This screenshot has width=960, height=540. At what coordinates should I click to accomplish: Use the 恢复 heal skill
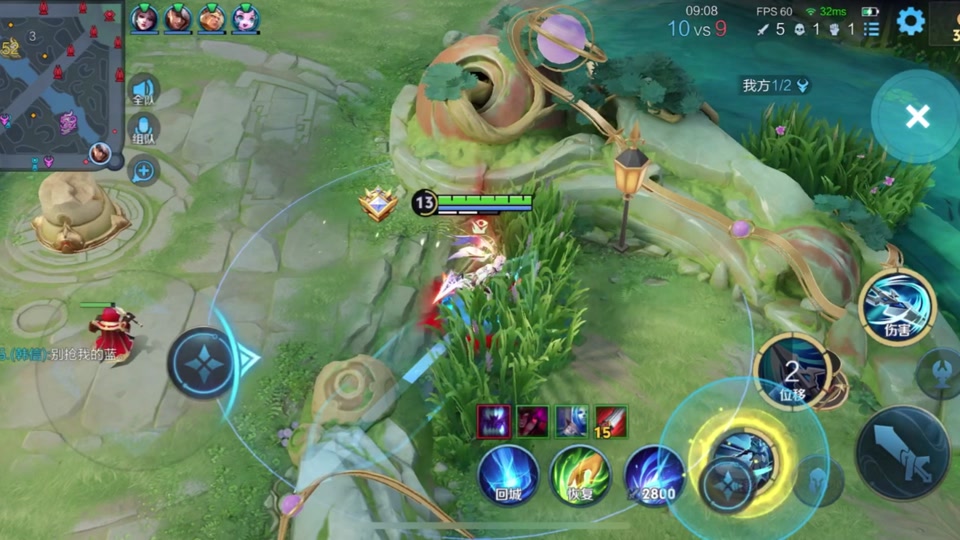tap(580, 474)
